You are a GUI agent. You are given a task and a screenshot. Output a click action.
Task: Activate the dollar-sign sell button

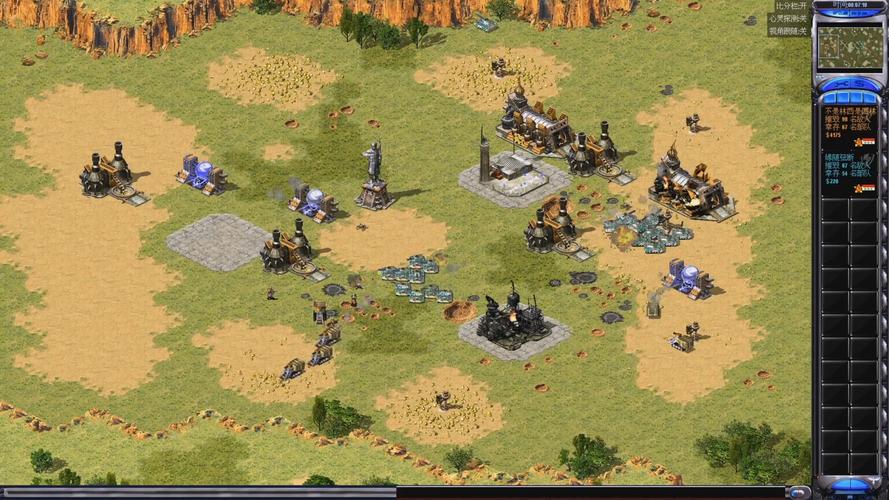[861, 83]
